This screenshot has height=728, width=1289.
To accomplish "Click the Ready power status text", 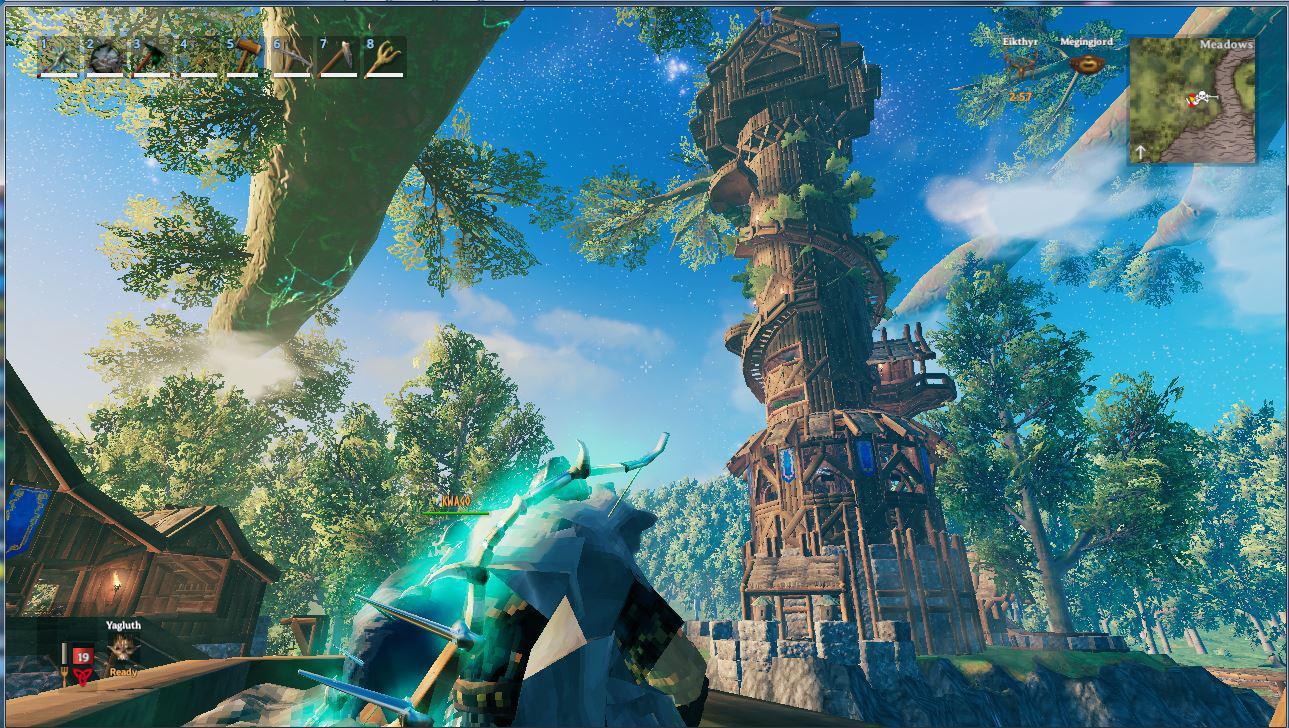I will click(x=123, y=672).
